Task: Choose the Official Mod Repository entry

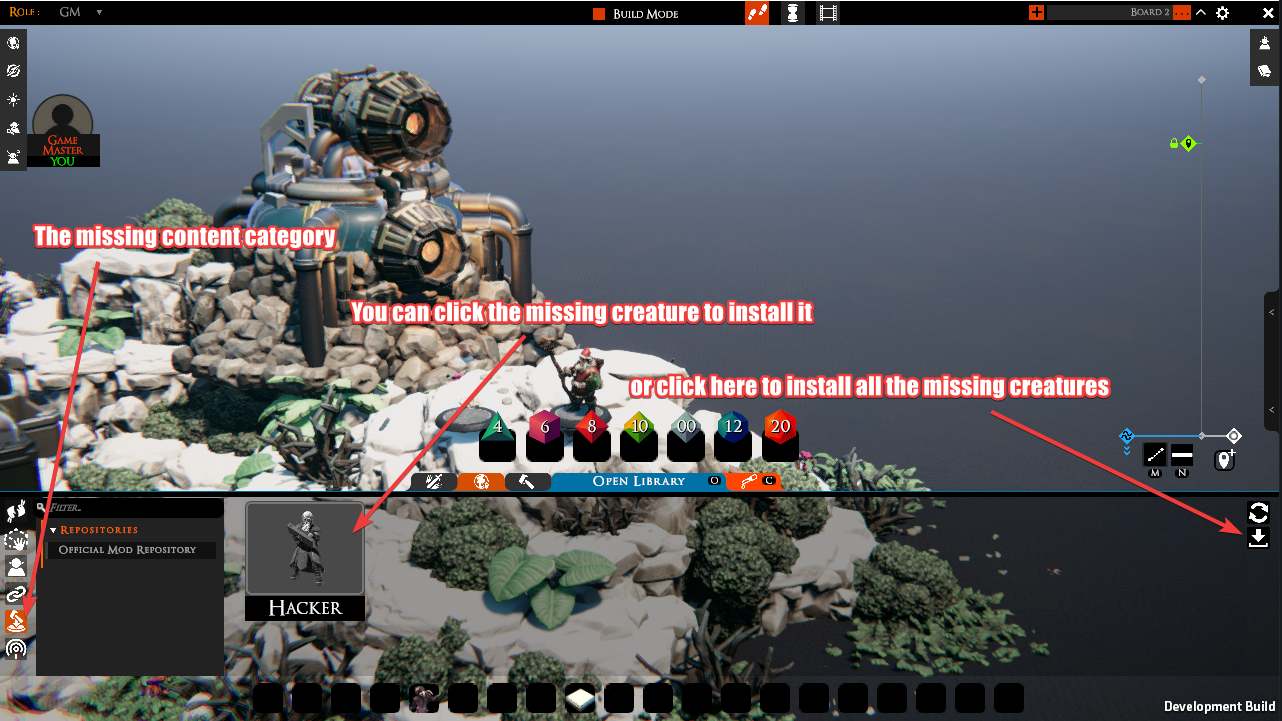Action: coord(127,550)
